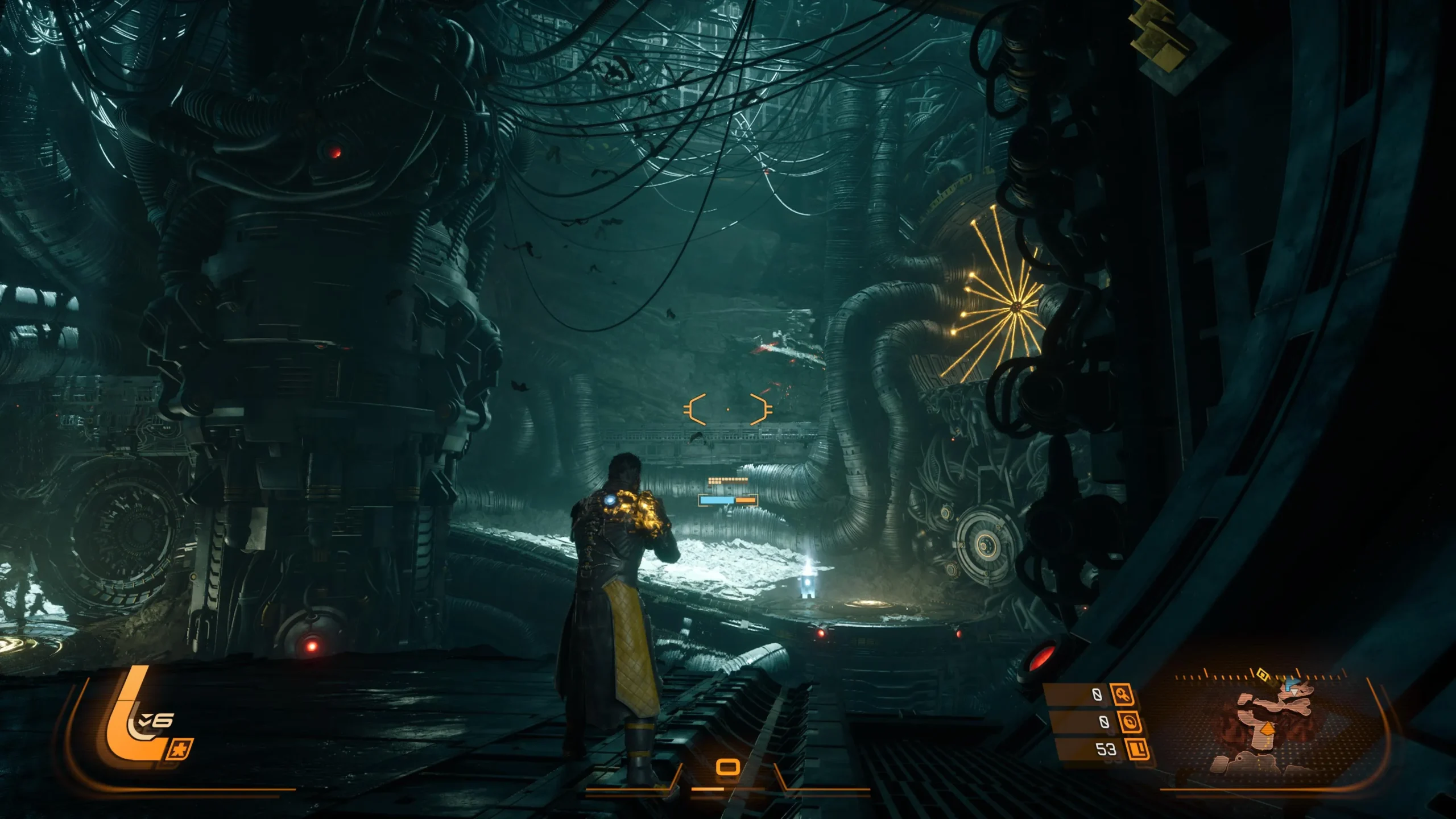Open the minimap in the HUD corner
1456x819 pixels.
click(1274, 728)
